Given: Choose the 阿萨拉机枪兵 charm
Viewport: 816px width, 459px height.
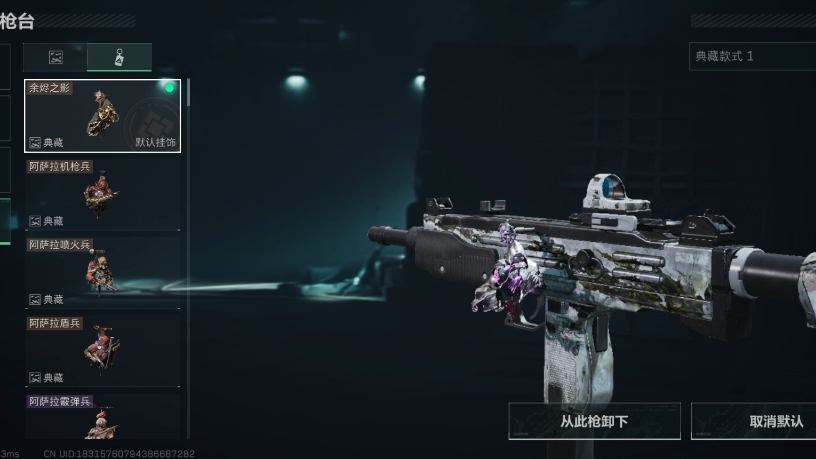Looking at the screenshot, I should pyautogui.click(x=102, y=193).
